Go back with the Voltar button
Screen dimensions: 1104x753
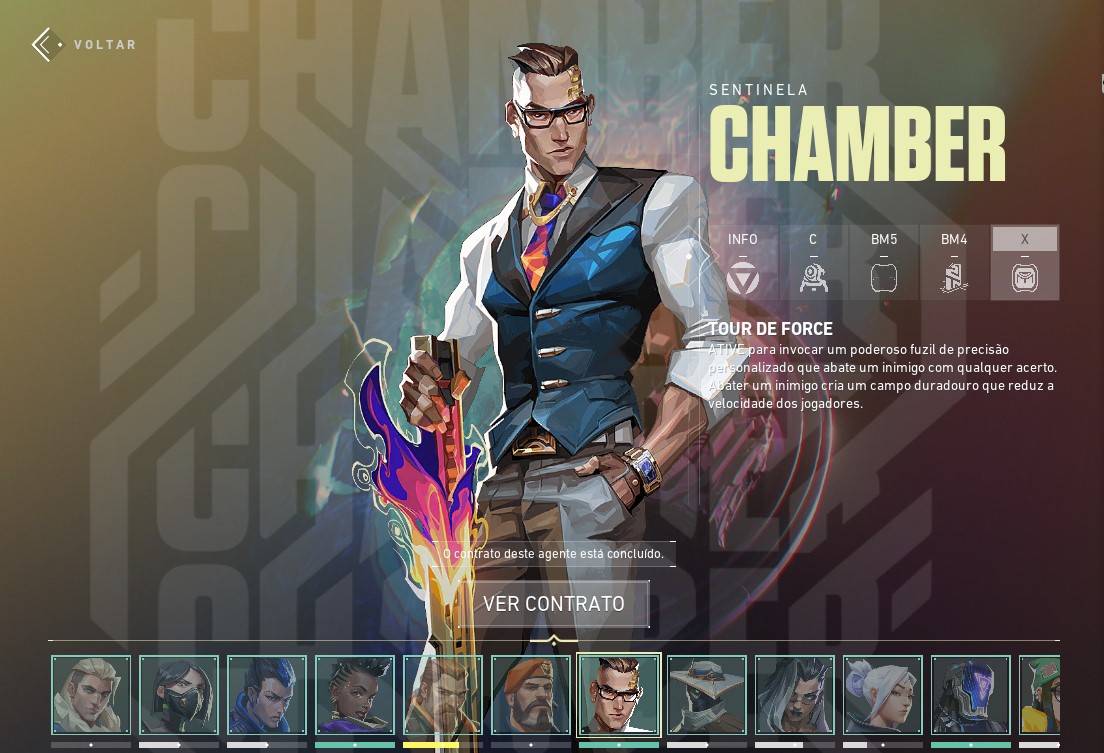click(x=84, y=45)
